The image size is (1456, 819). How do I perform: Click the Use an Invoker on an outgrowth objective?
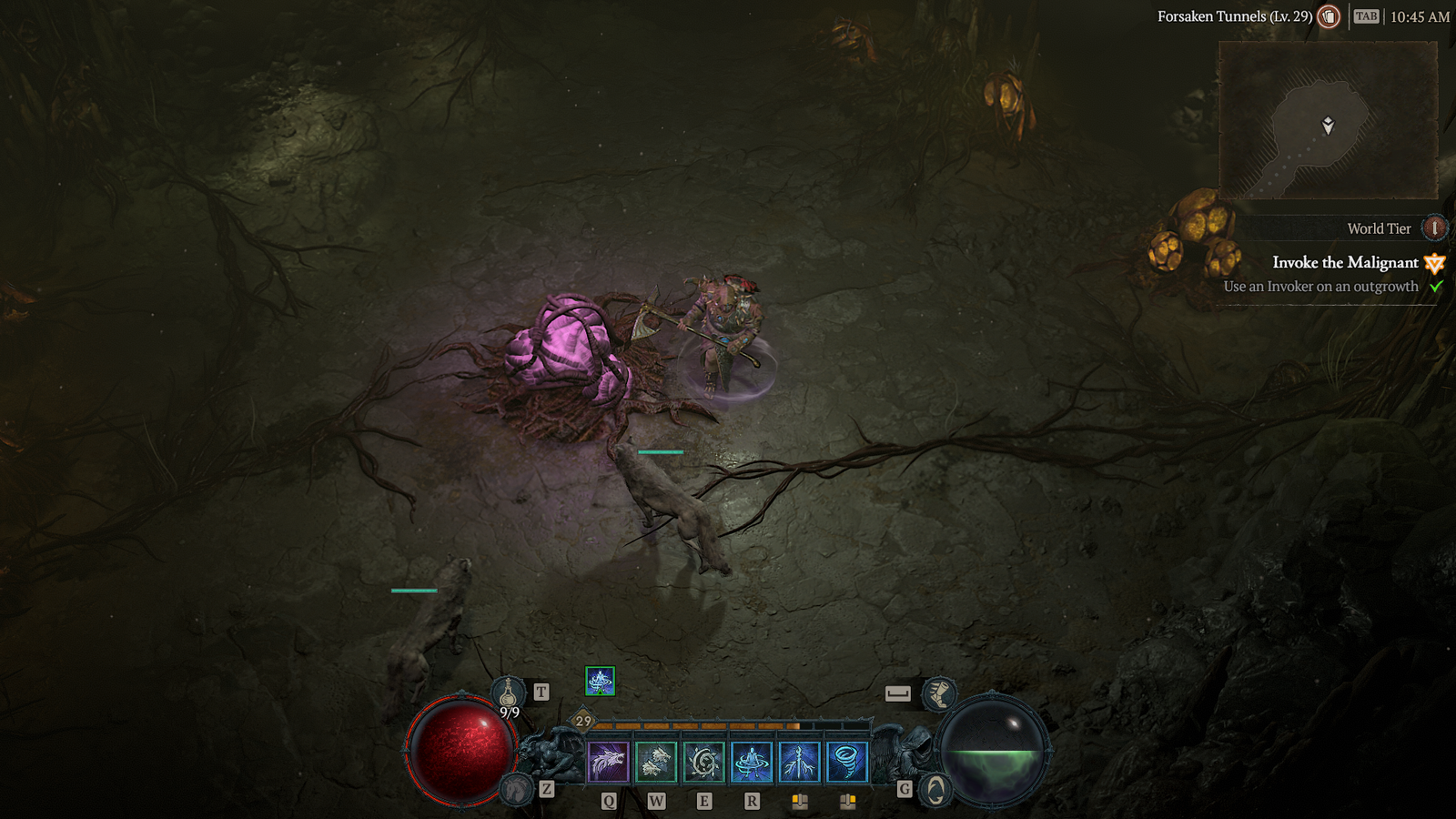click(x=1320, y=286)
